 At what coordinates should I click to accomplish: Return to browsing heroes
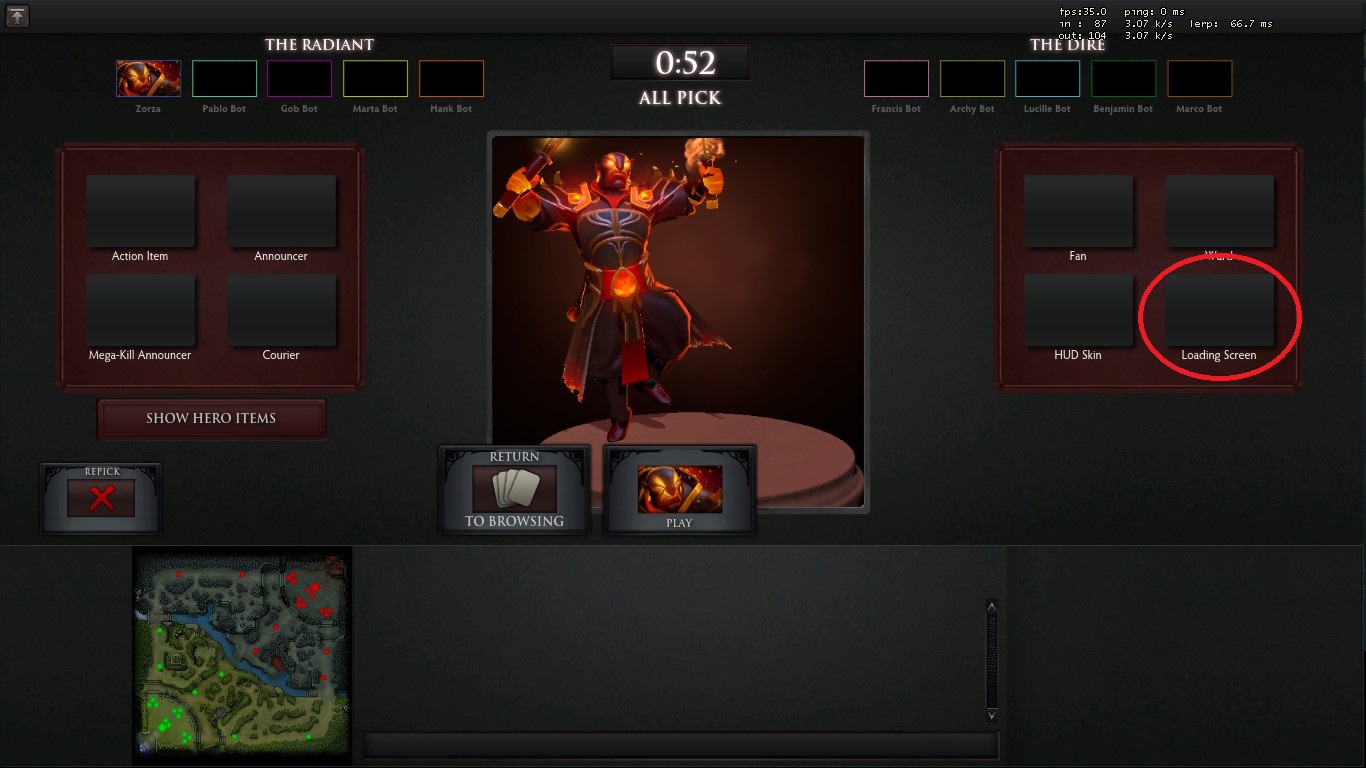pyautogui.click(x=514, y=489)
